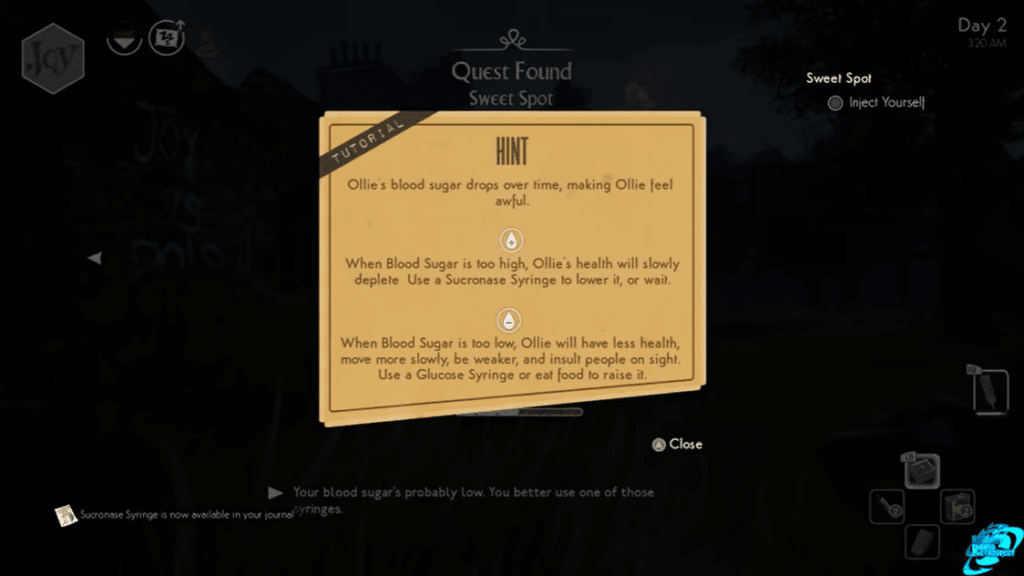
Task: Open the Sucronase Syringe journal notification
Action: pyautogui.click(x=66, y=515)
